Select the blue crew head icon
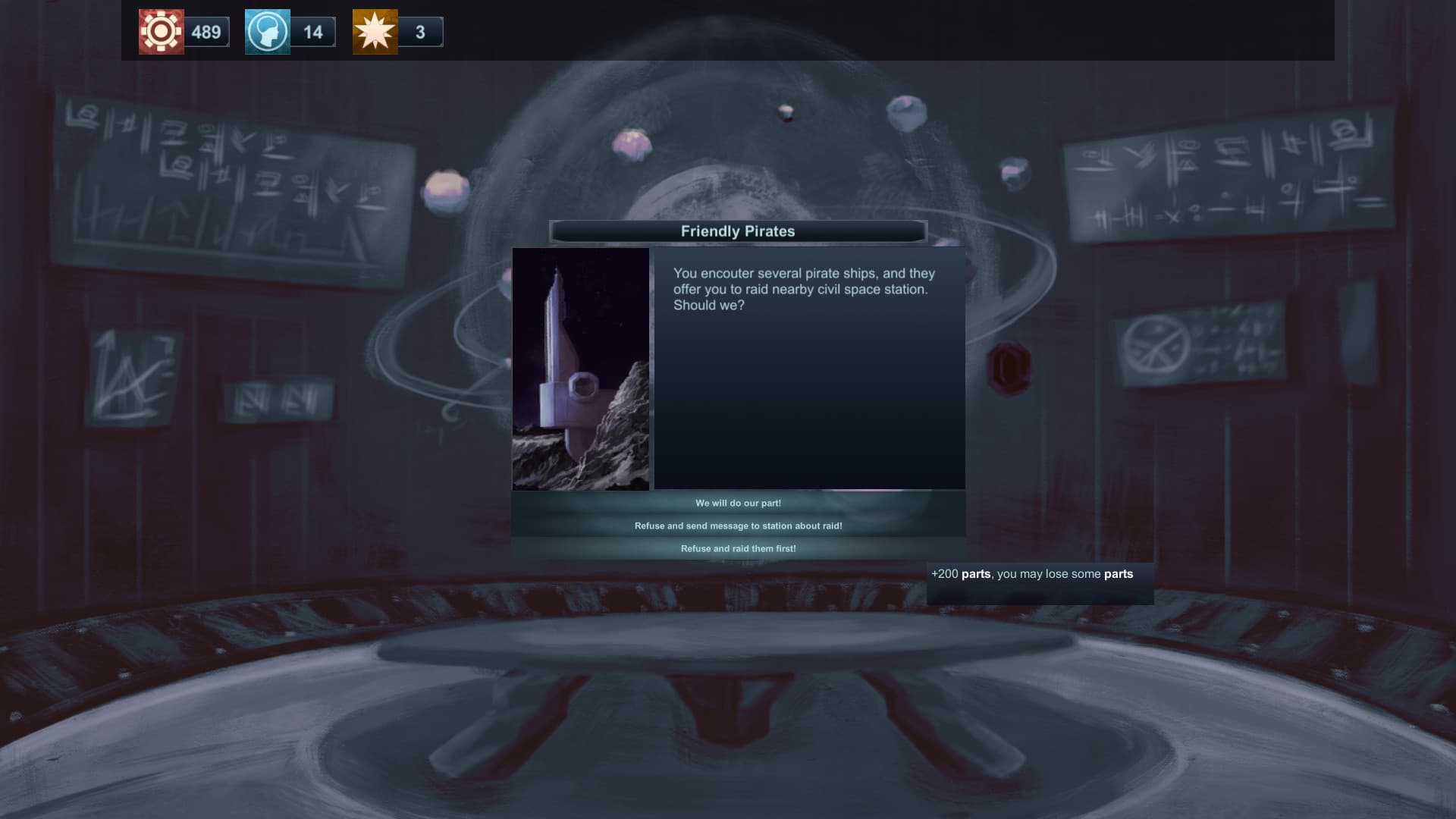This screenshot has width=1456, height=819. [266, 32]
